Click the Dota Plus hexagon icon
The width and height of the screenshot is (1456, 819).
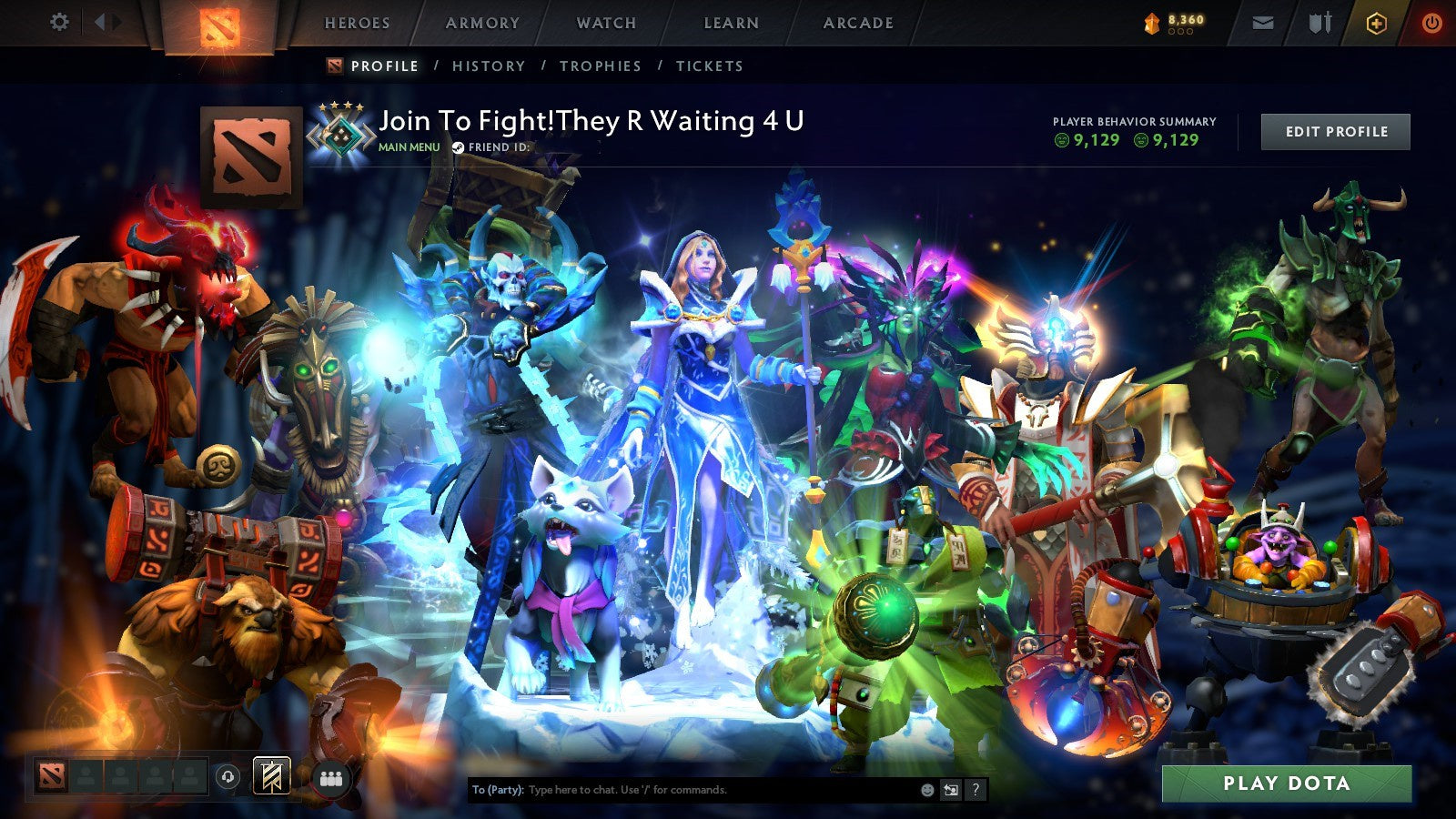1377,22
